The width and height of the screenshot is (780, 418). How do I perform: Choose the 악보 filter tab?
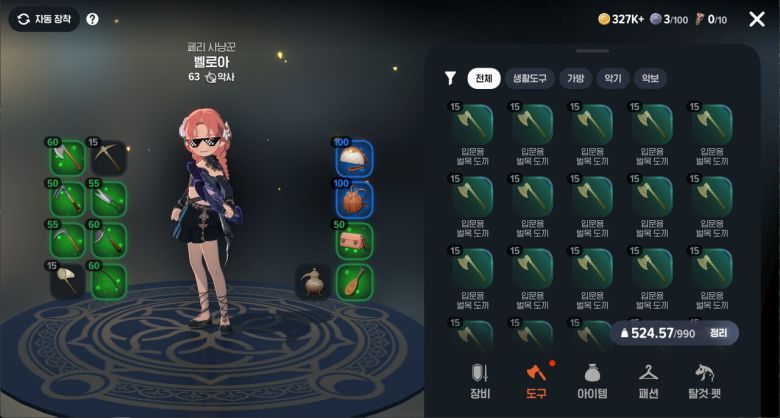coord(650,78)
